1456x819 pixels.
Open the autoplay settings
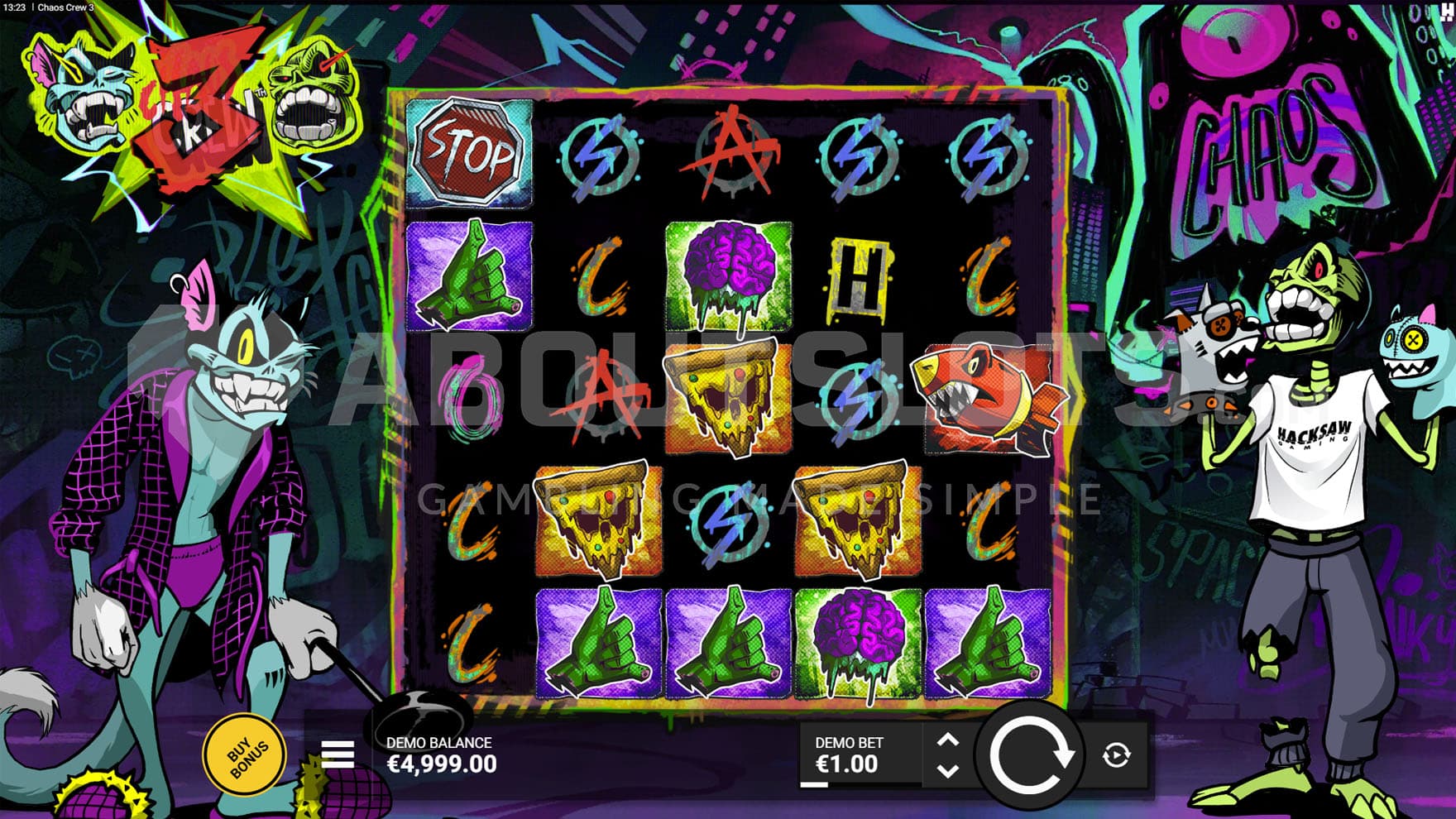pos(1116,754)
